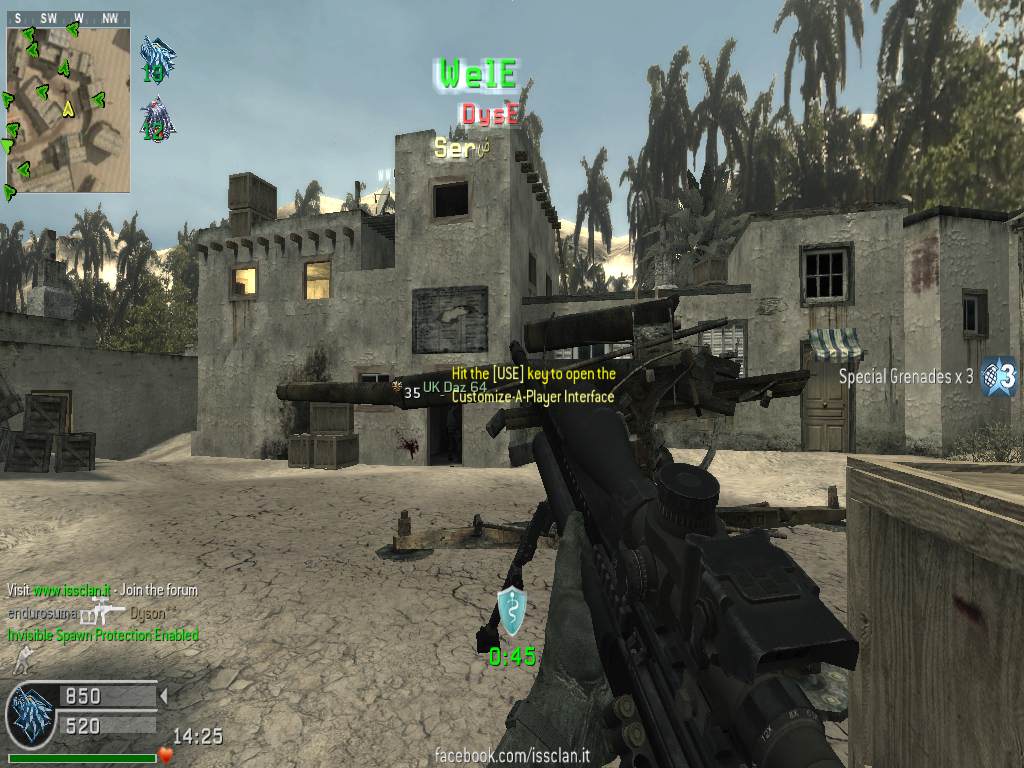
Task: Click the minimap in the corner
Action: click(68, 109)
